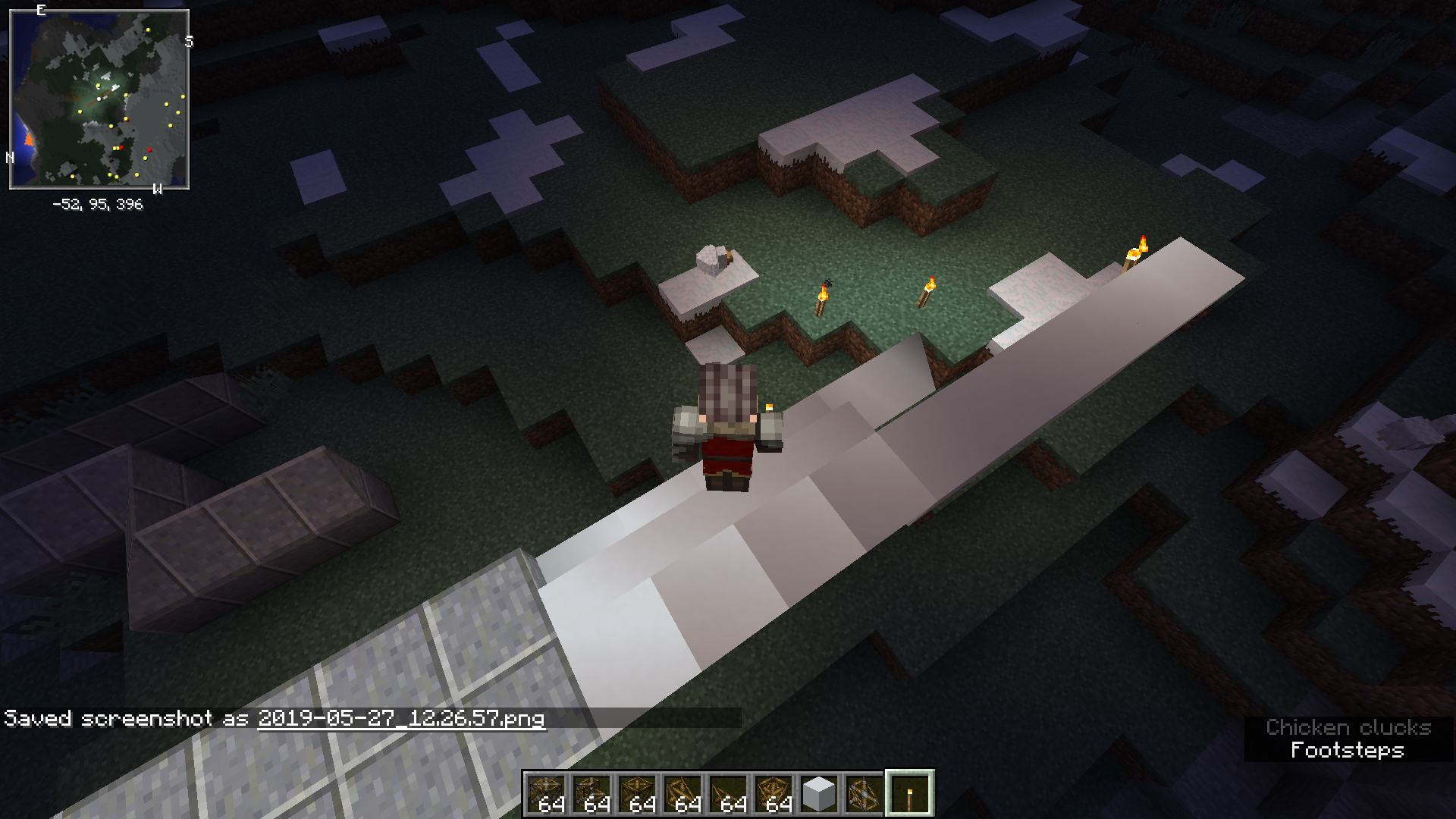
Task: Click the orange lava patch on the minimap
Action: coord(27,140)
